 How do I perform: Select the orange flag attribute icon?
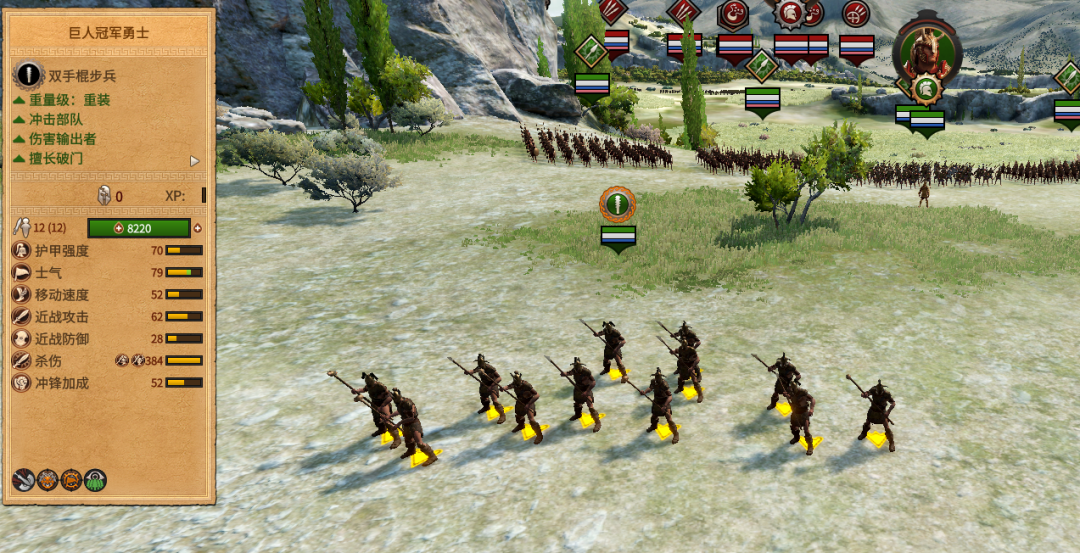coord(71,480)
